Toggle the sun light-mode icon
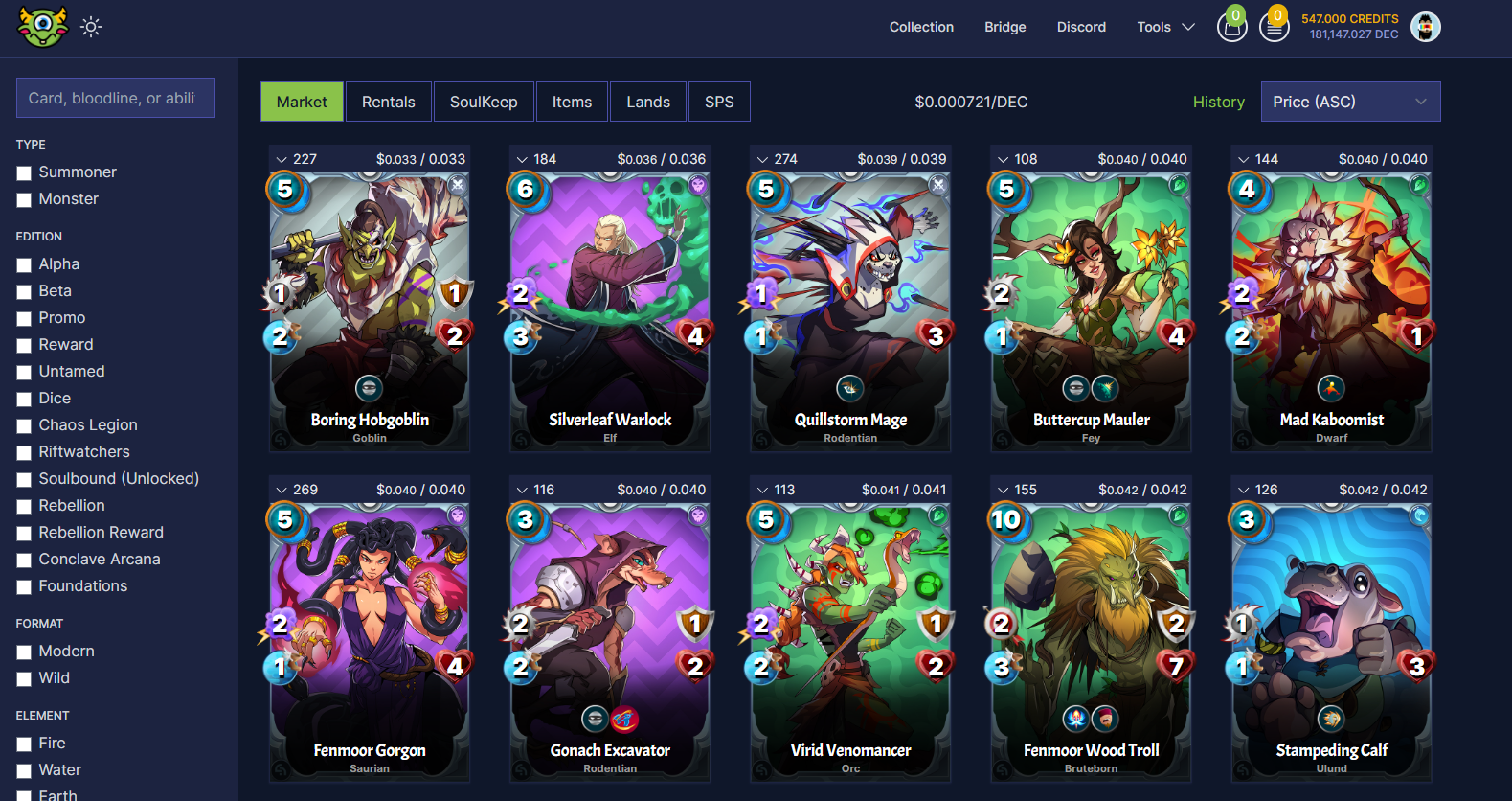Image resolution: width=1512 pixels, height=801 pixels. [91, 27]
